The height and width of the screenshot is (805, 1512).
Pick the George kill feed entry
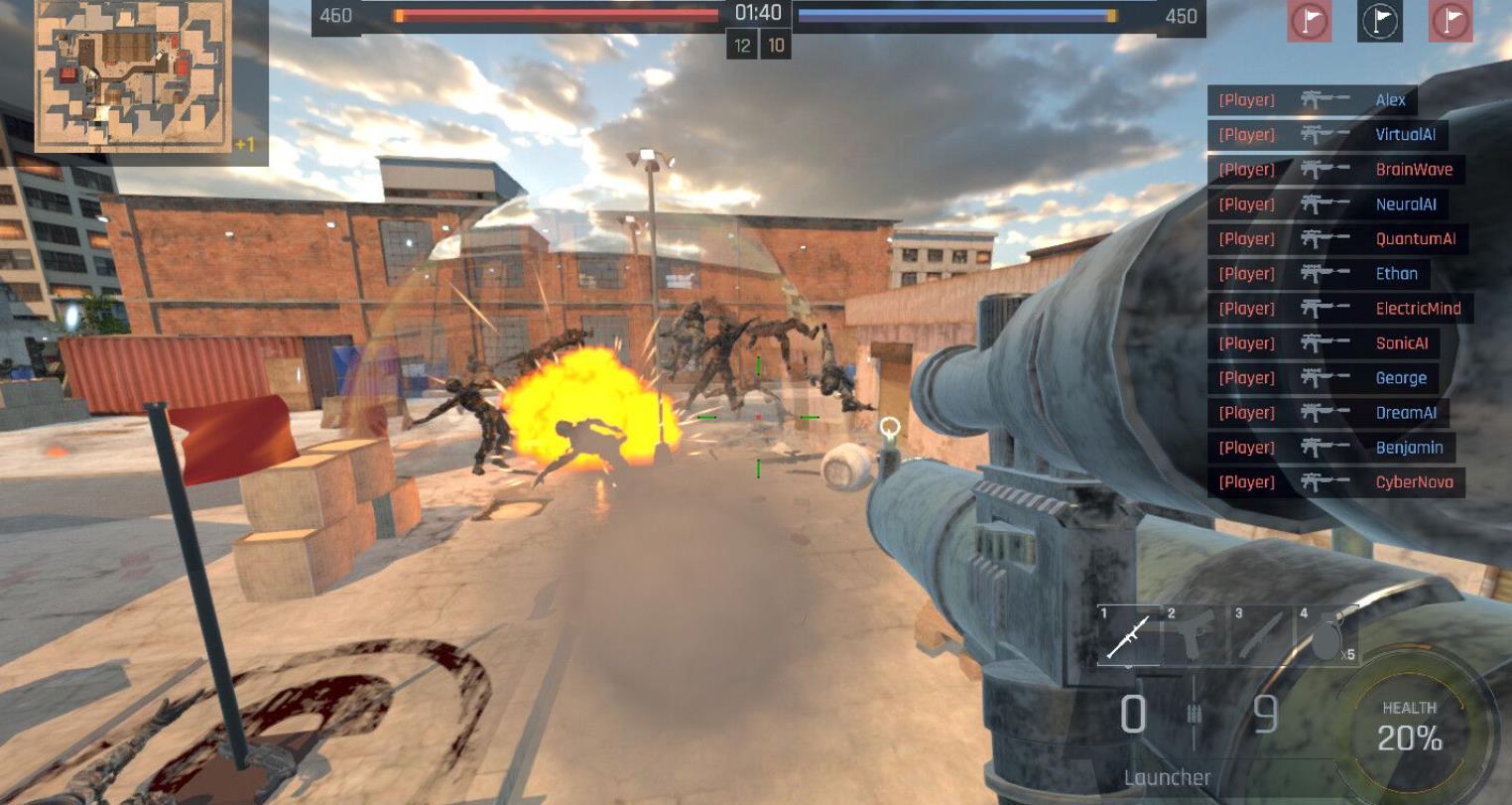[1323, 378]
